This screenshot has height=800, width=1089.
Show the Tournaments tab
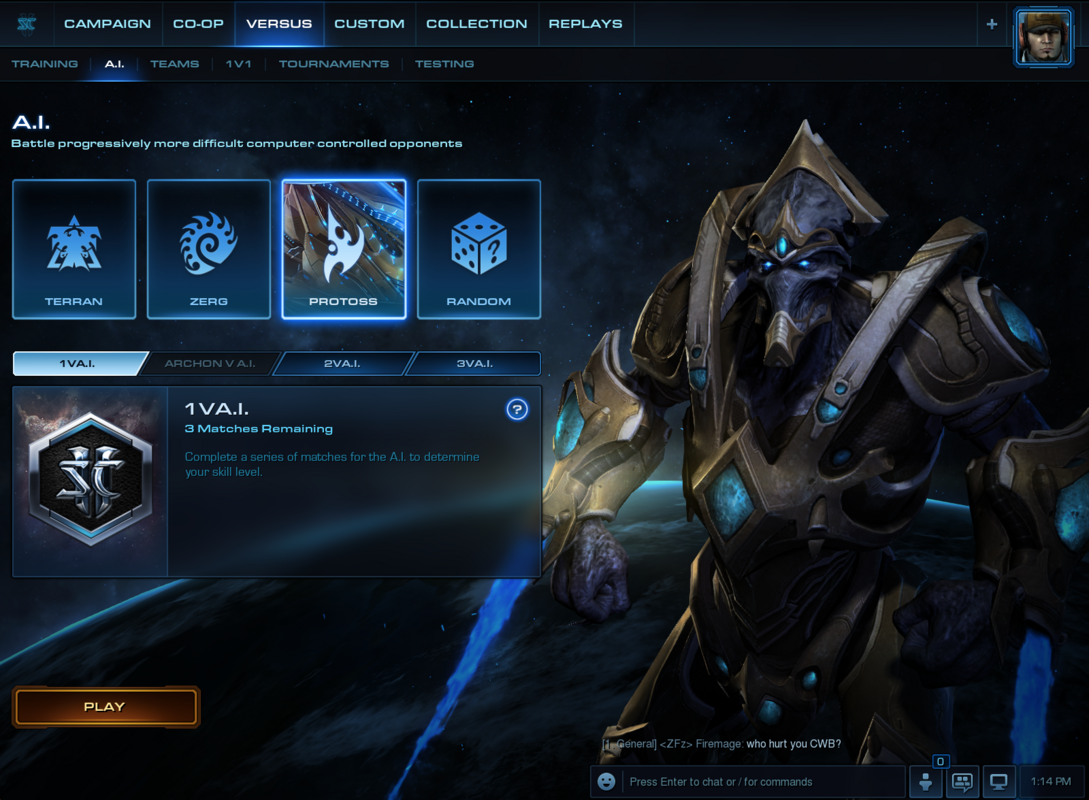tap(334, 64)
